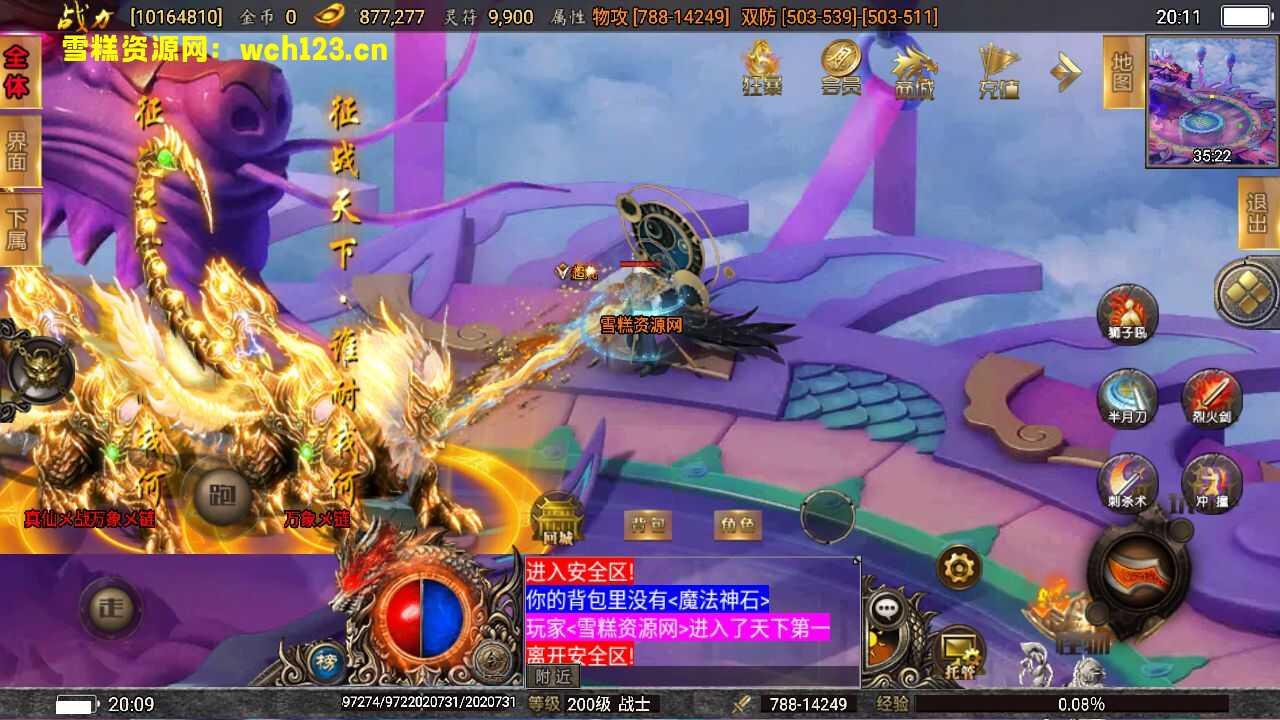
Task: Switch to the 附近 nearby chat tab
Action: [552, 677]
